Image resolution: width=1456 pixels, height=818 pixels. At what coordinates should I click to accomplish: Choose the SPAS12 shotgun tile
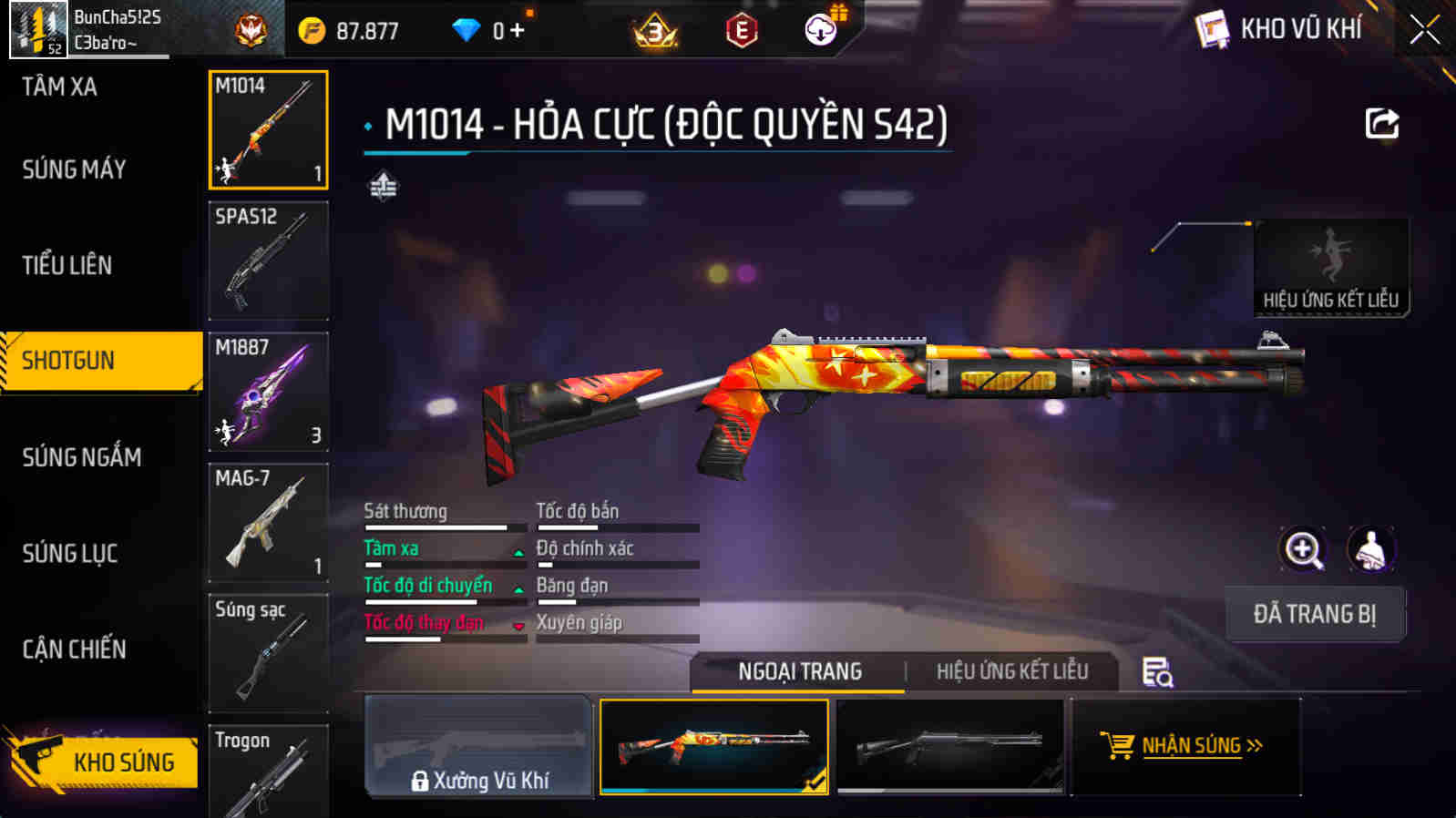(x=268, y=261)
